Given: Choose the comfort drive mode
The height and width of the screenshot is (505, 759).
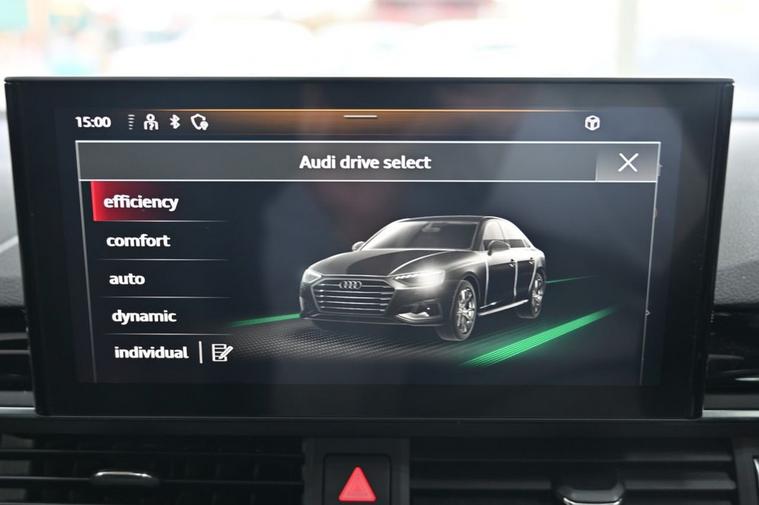Looking at the screenshot, I should click(138, 241).
